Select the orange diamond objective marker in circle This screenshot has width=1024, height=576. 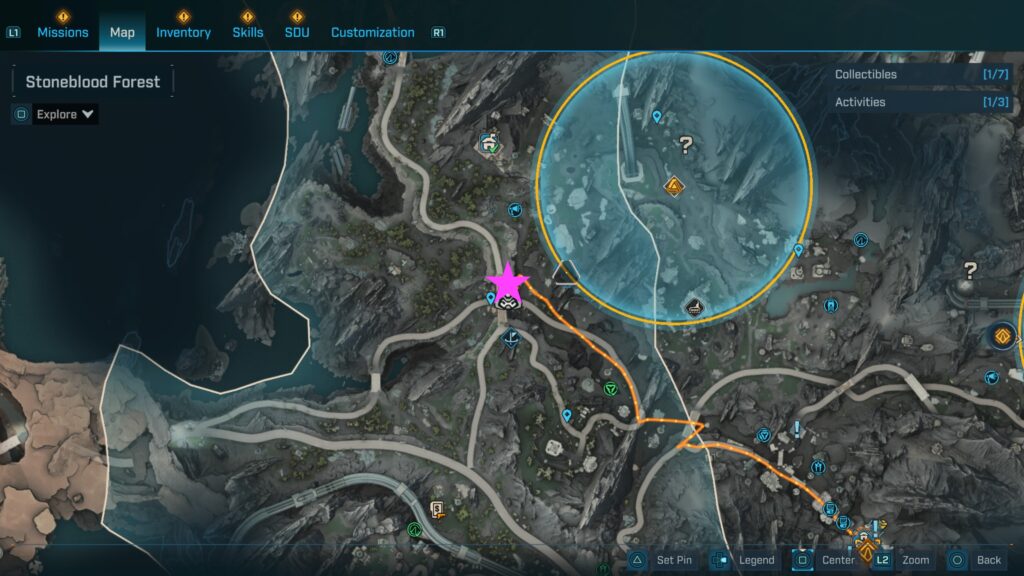(x=674, y=186)
